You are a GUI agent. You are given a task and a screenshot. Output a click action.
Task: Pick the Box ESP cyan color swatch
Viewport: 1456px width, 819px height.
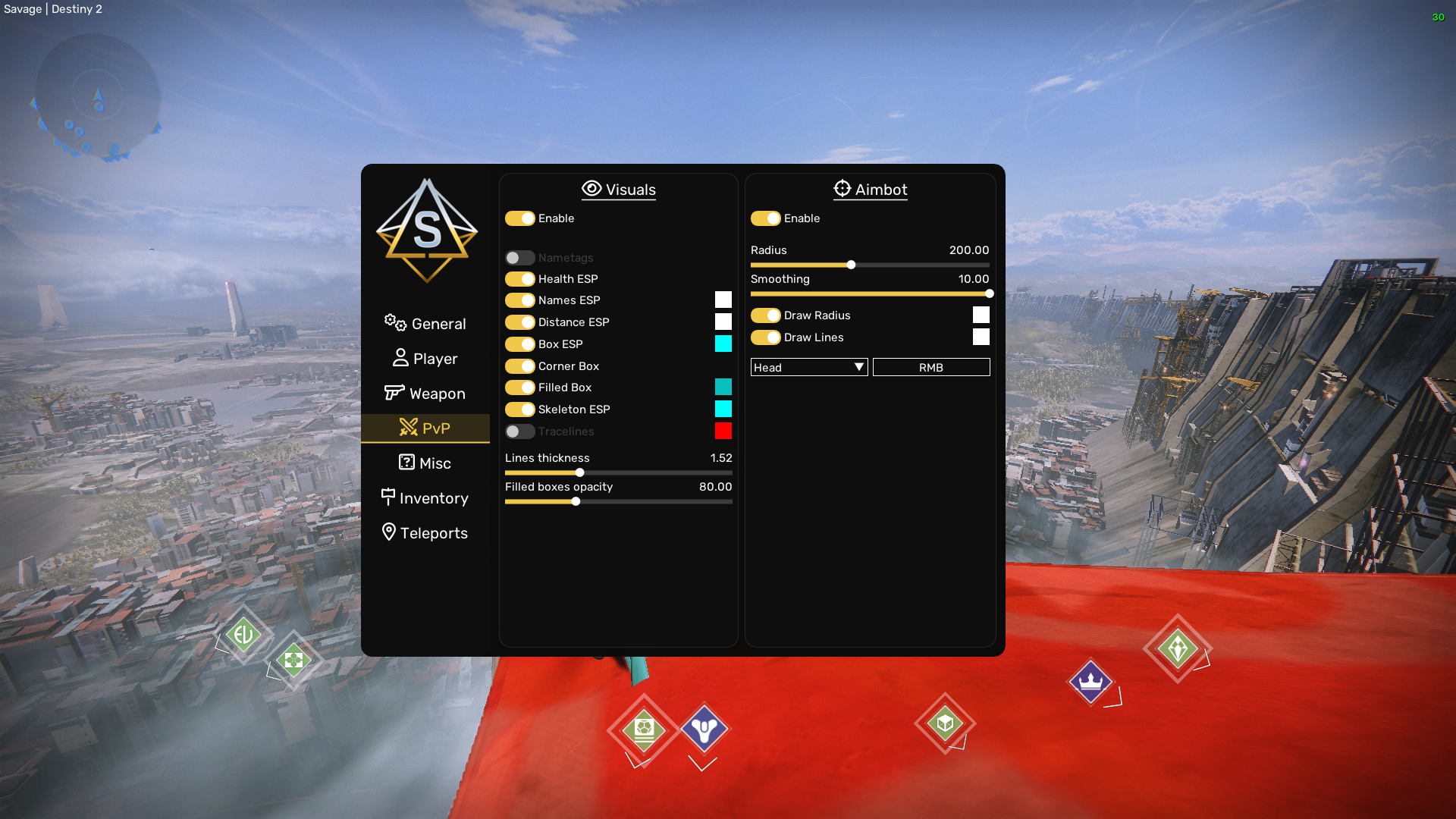(x=723, y=344)
